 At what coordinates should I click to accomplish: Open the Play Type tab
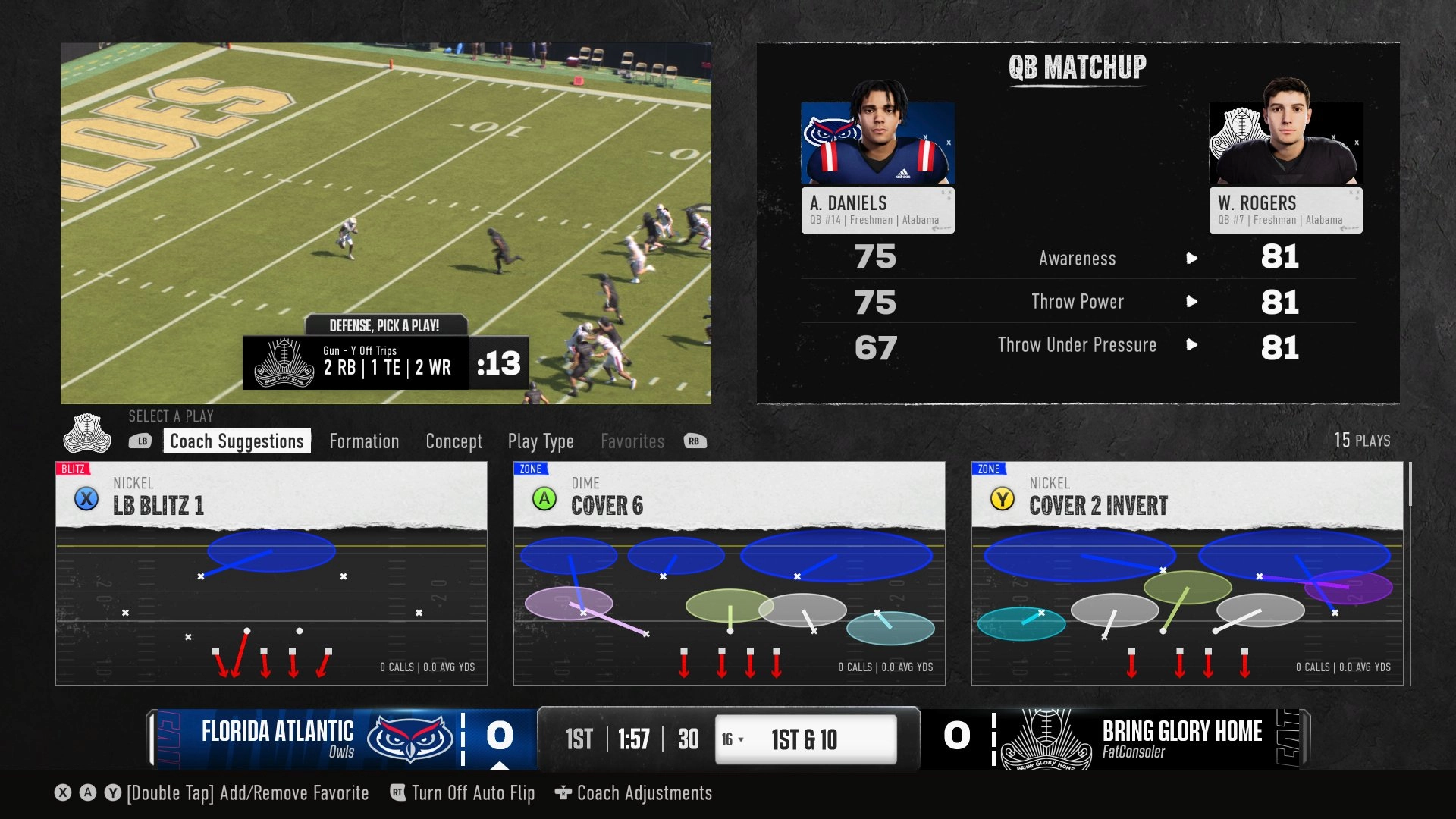point(541,441)
